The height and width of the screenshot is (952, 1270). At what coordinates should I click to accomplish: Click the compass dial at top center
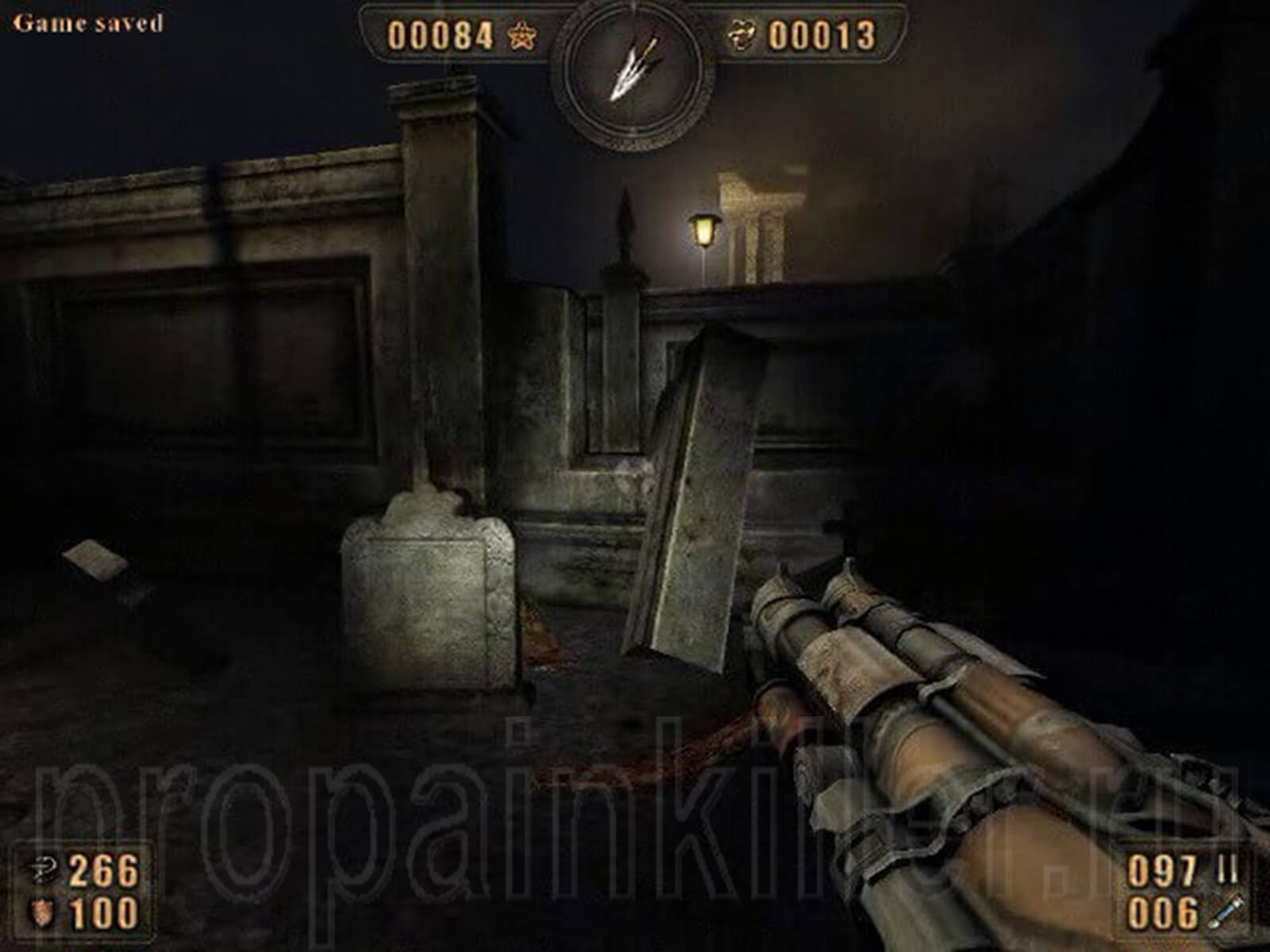tap(633, 75)
